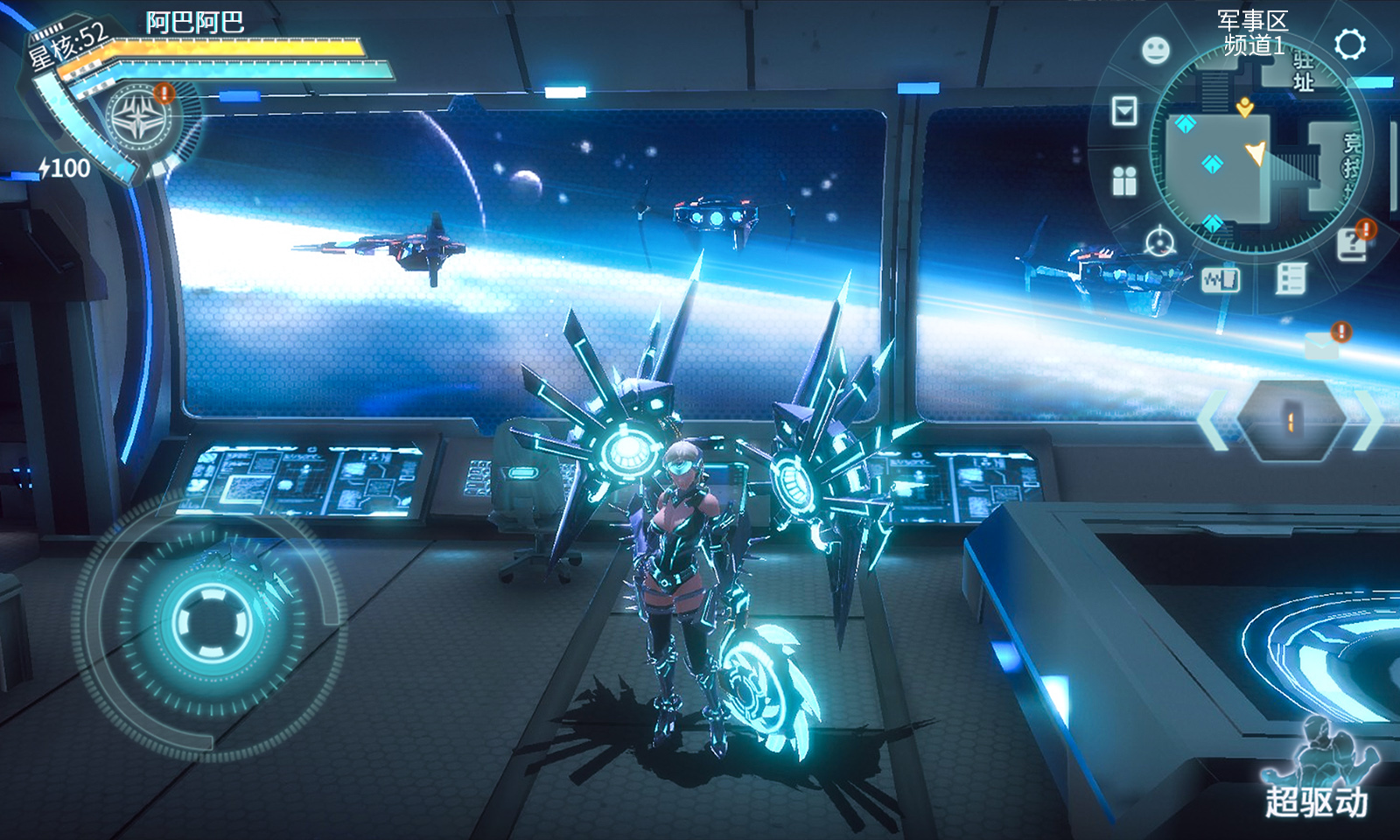
Task: Tap the smiley face emote icon
Action: pyautogui.click(x=1156, y=50)
